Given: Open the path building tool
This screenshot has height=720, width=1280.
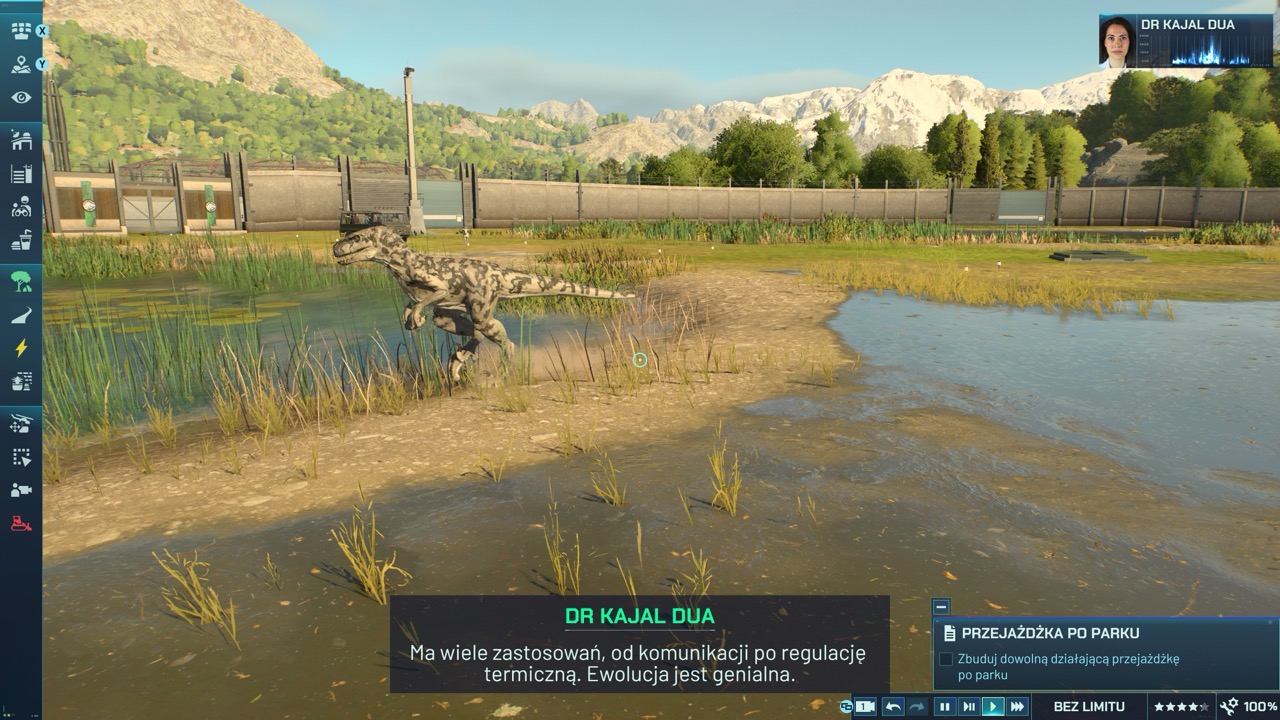Looking at the screenshot, I should [x=21, y=316].
